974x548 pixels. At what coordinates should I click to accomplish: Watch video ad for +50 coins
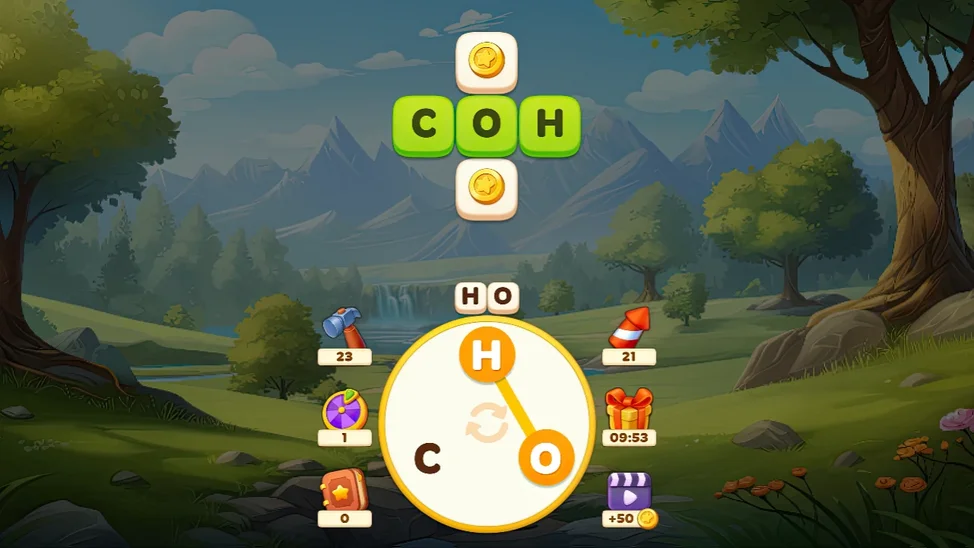click(x=629, y=492)
